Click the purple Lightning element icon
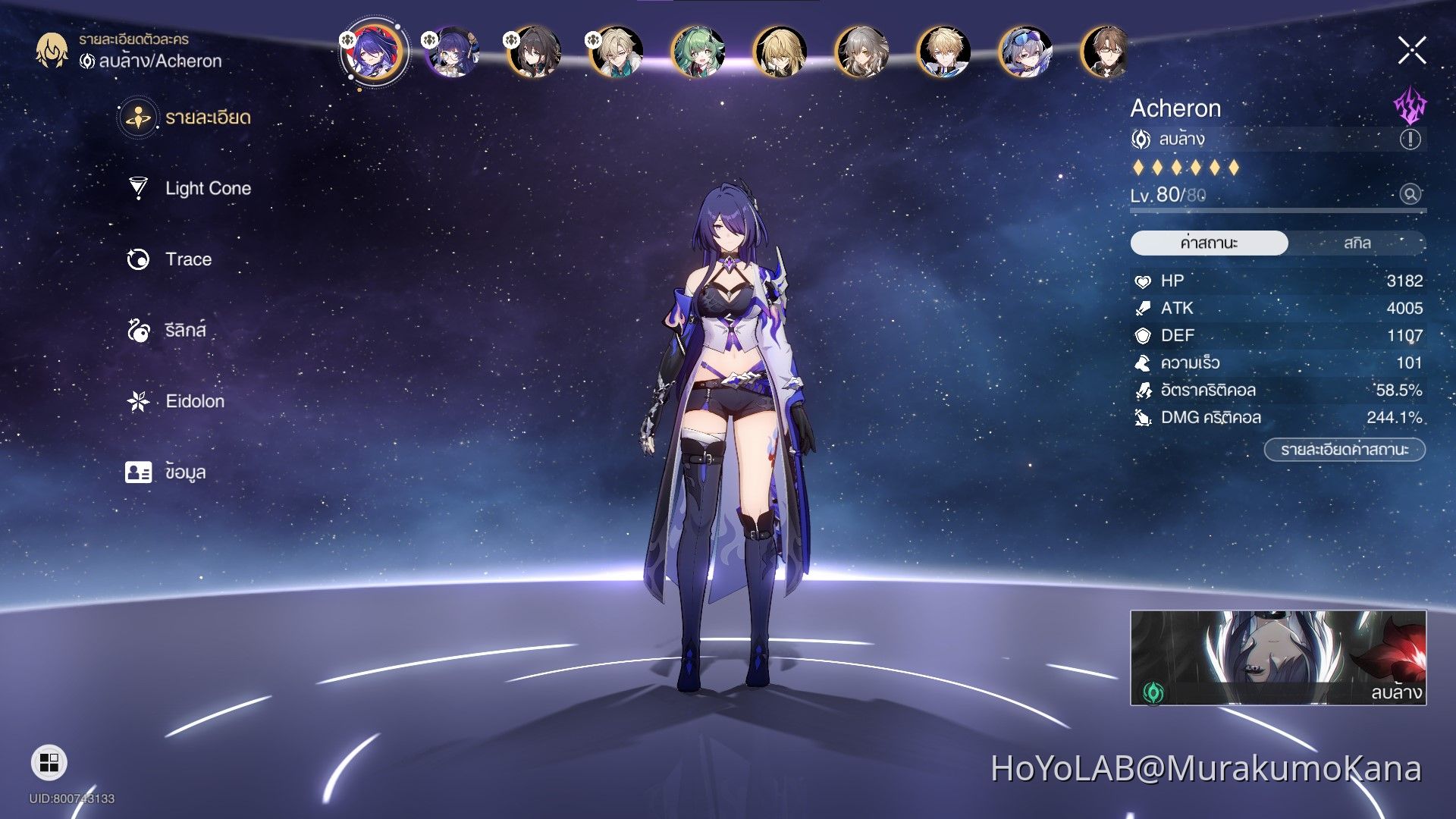Viewport: 1456px width, 819px height. click(x=1410, y=106)
